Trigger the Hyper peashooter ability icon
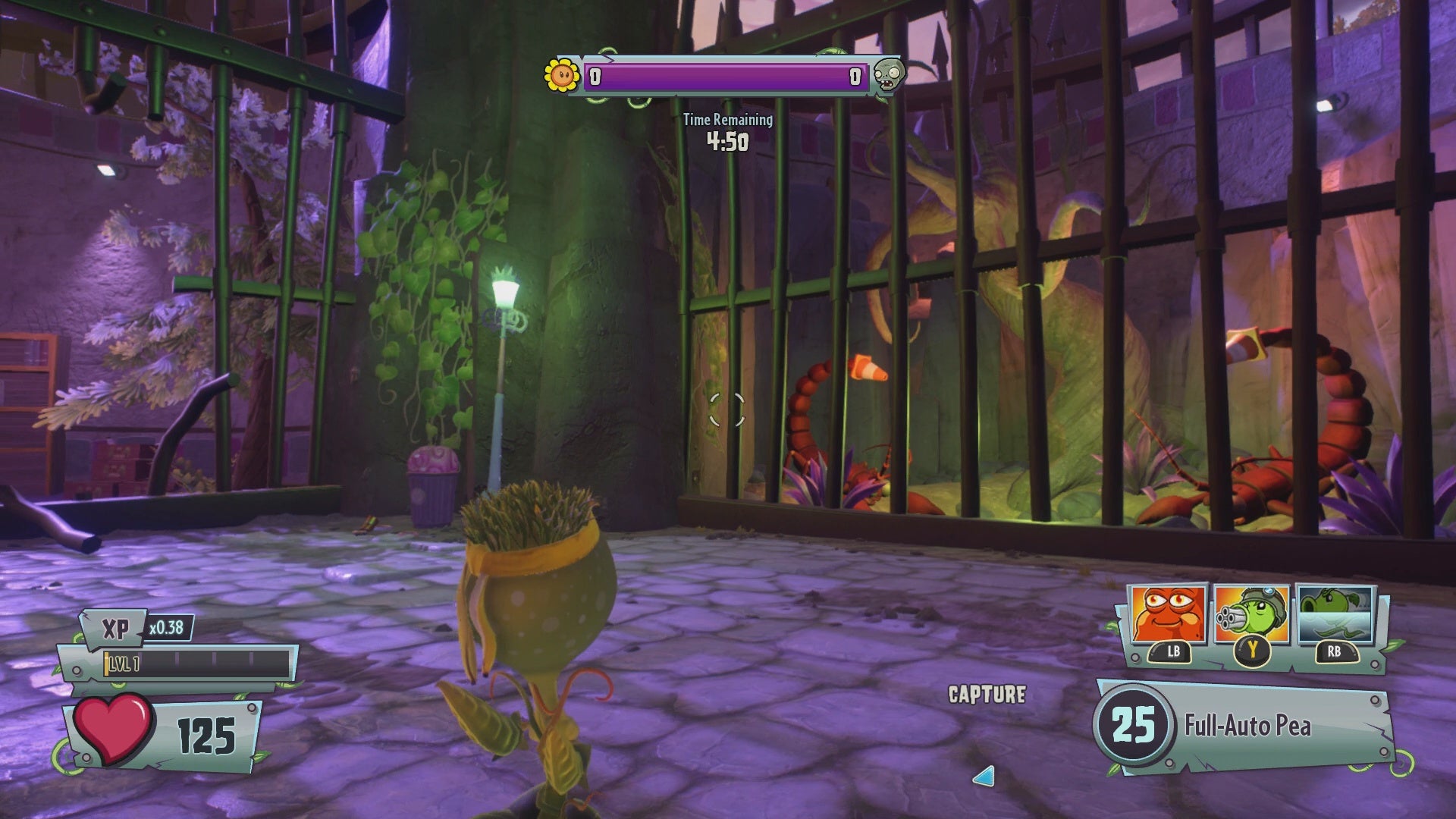1456x819 pixels. (1335, 616)
